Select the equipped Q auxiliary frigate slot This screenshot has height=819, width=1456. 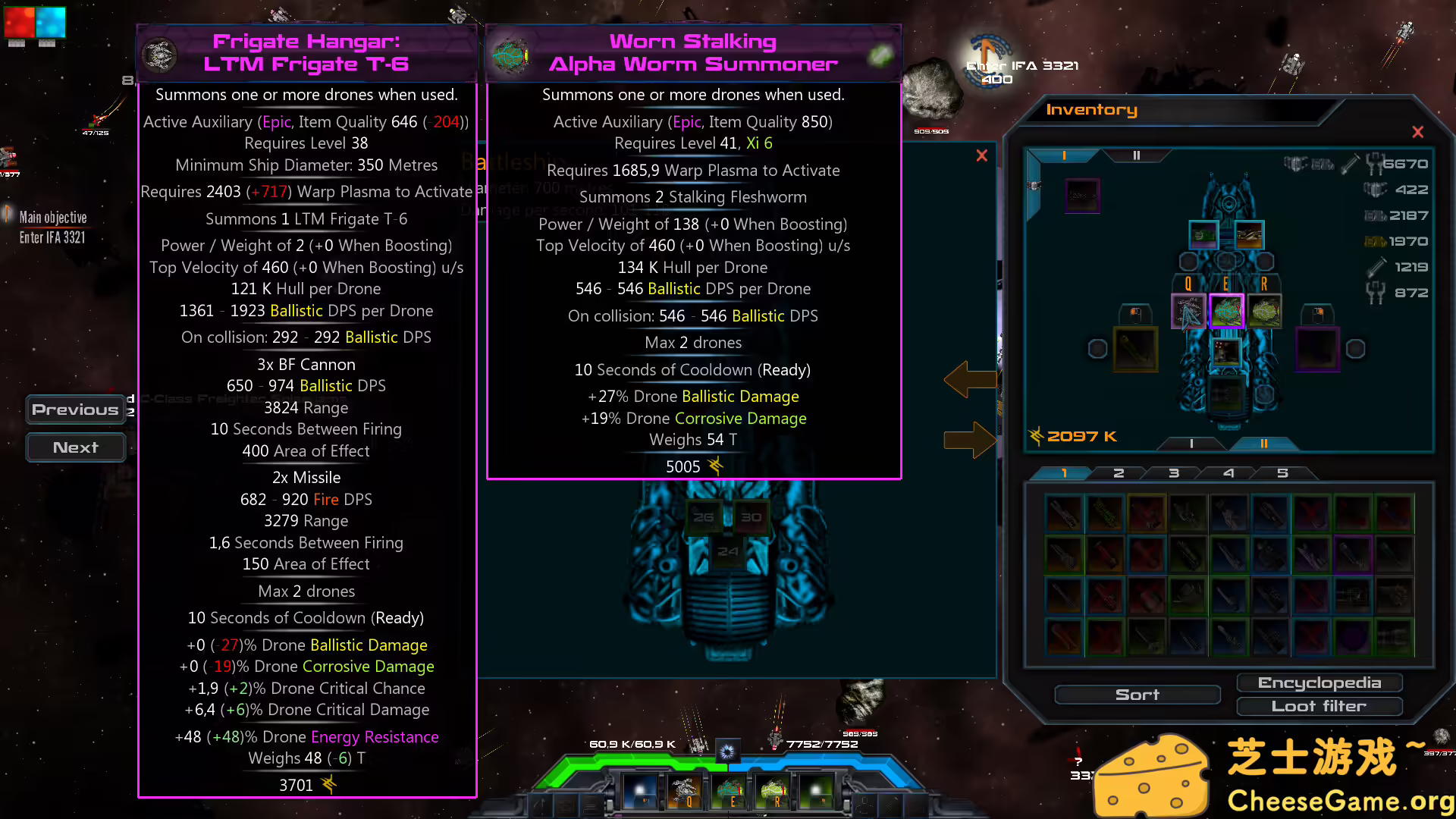pyautogui.click(x=1188, y=312)
